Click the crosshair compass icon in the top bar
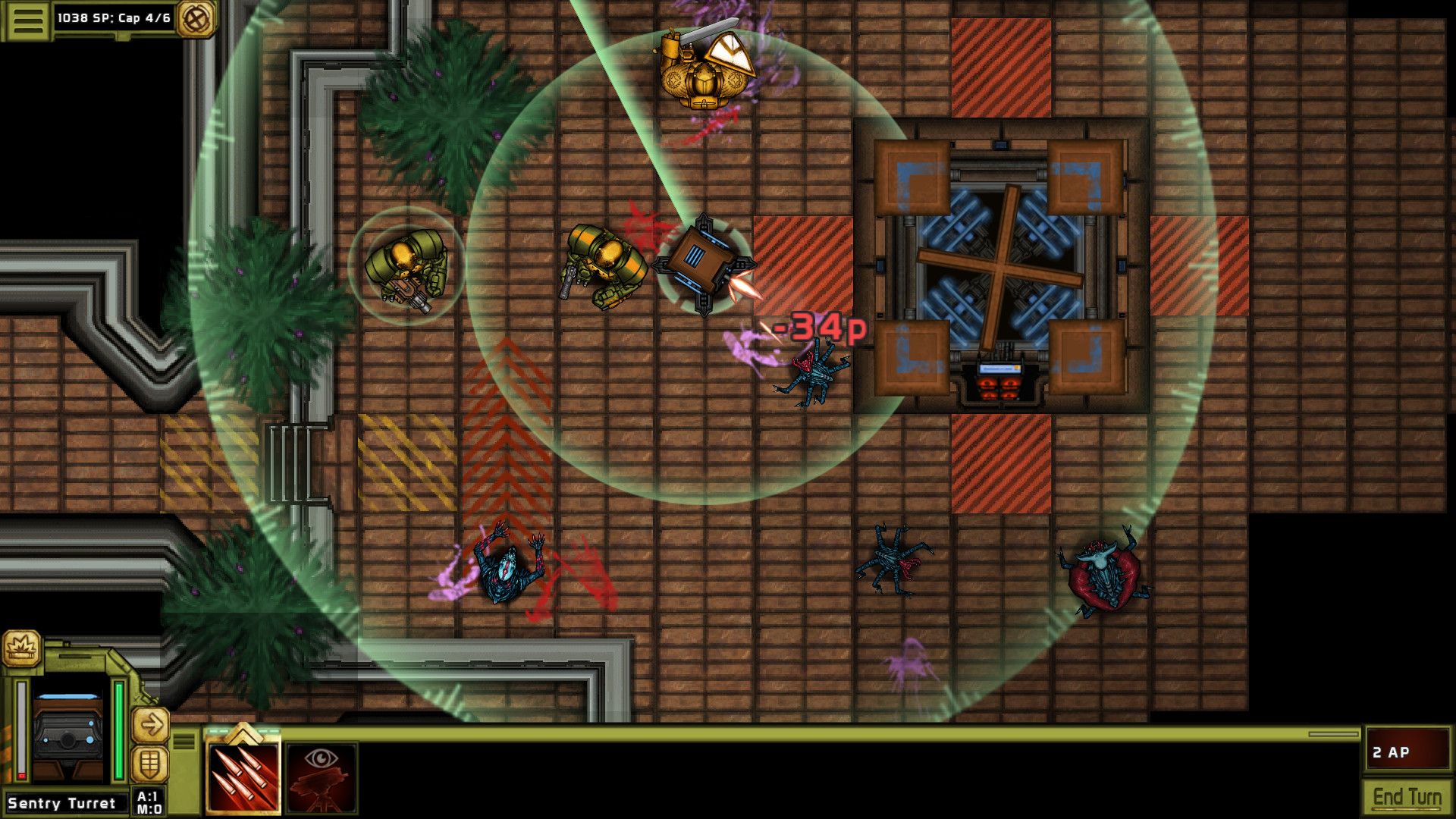 pyautogui.click(x=195, y=18)
